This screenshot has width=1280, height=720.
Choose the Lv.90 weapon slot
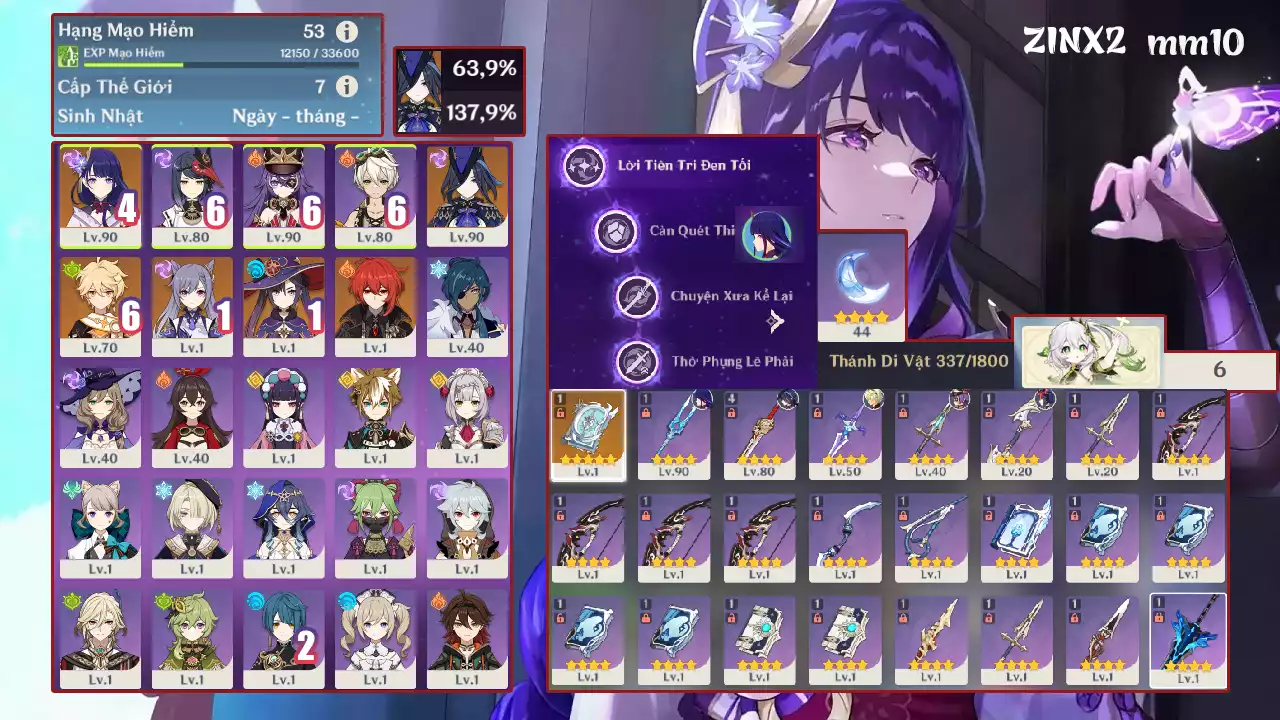tap(674, 435)
